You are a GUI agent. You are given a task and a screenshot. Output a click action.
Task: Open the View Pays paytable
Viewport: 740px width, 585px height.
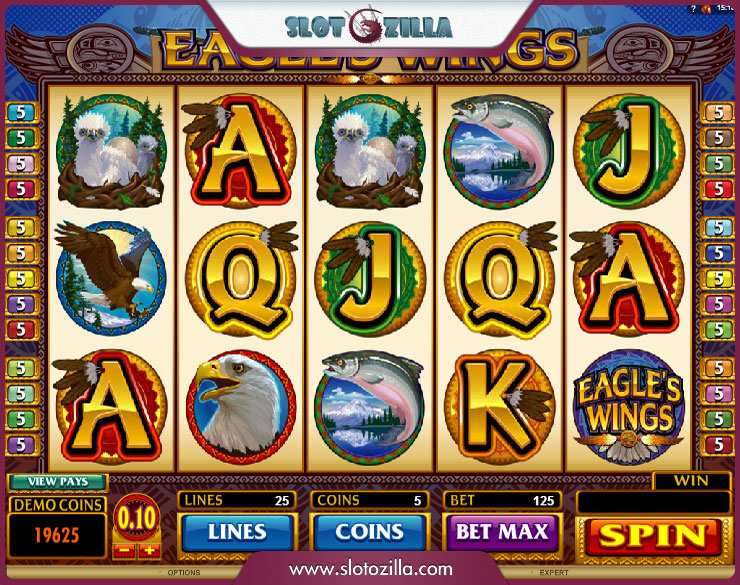point(57,481)
